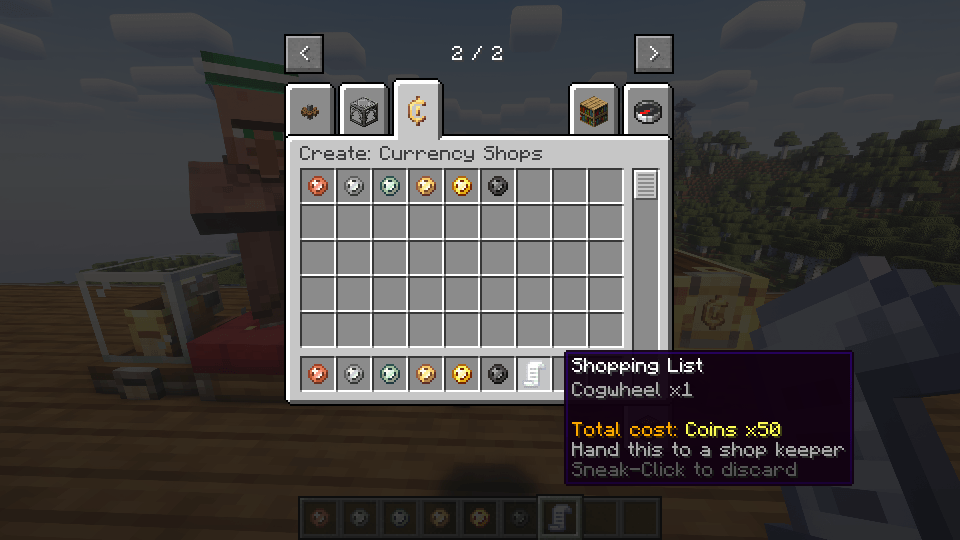The image size is (960, 540).
Task: Click the creative item list scrollbar handle
Action: (646, 185)
